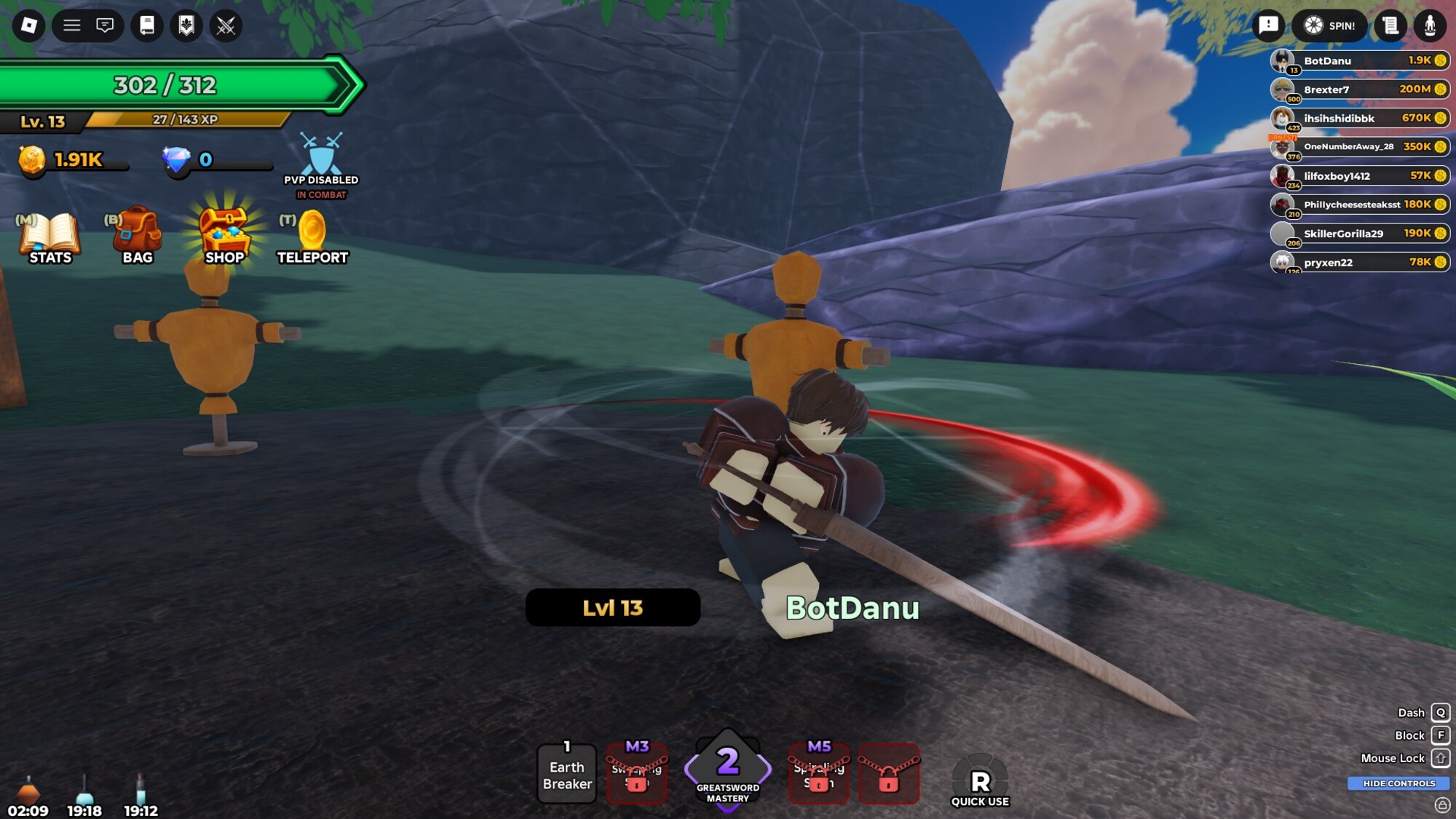Open the alert notification icon
The image size is (1456, 819).
tap(1268, 26)
